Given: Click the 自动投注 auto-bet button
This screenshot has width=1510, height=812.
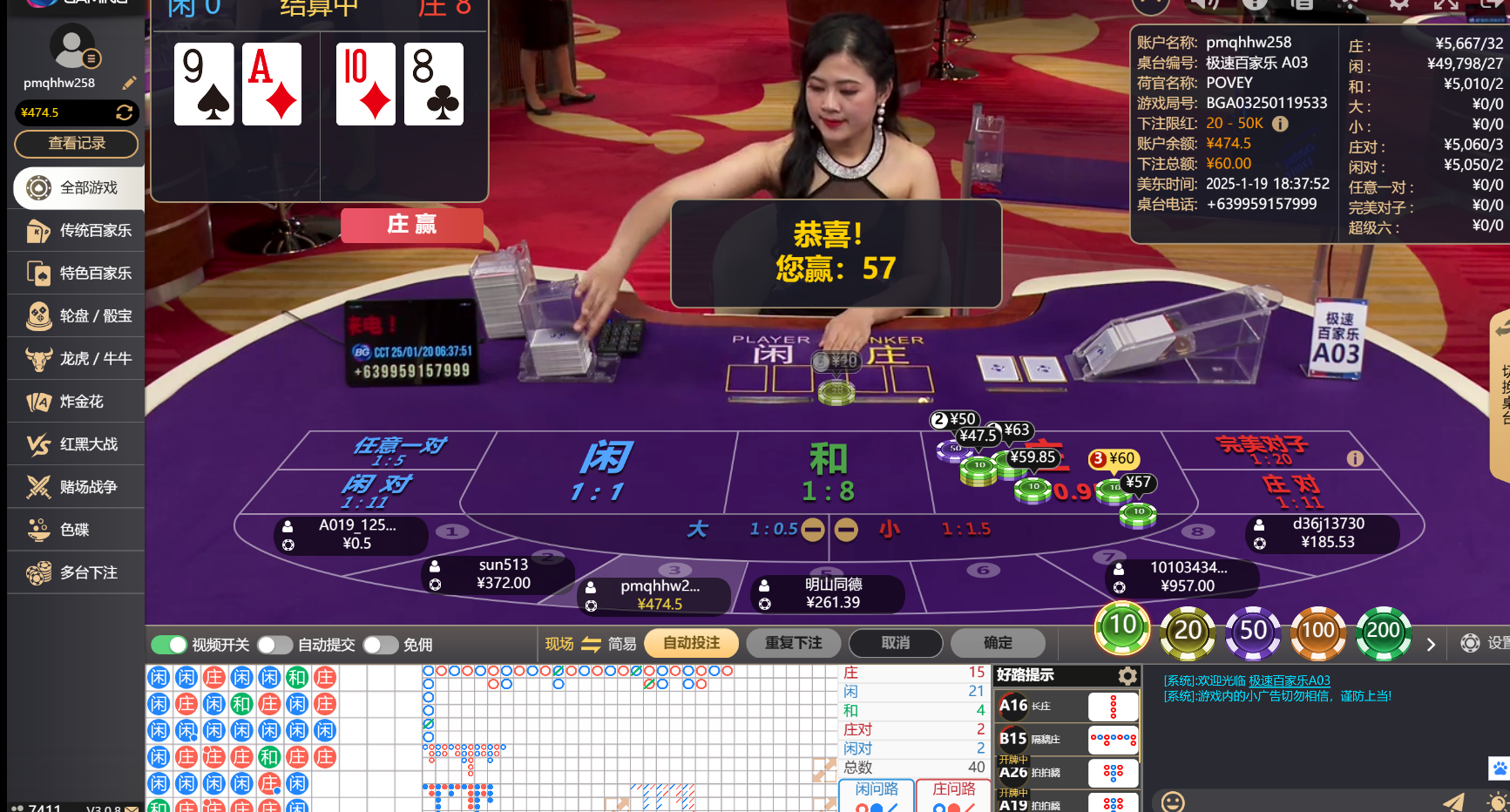Looking at the screenshot, I should coord(691,643).
